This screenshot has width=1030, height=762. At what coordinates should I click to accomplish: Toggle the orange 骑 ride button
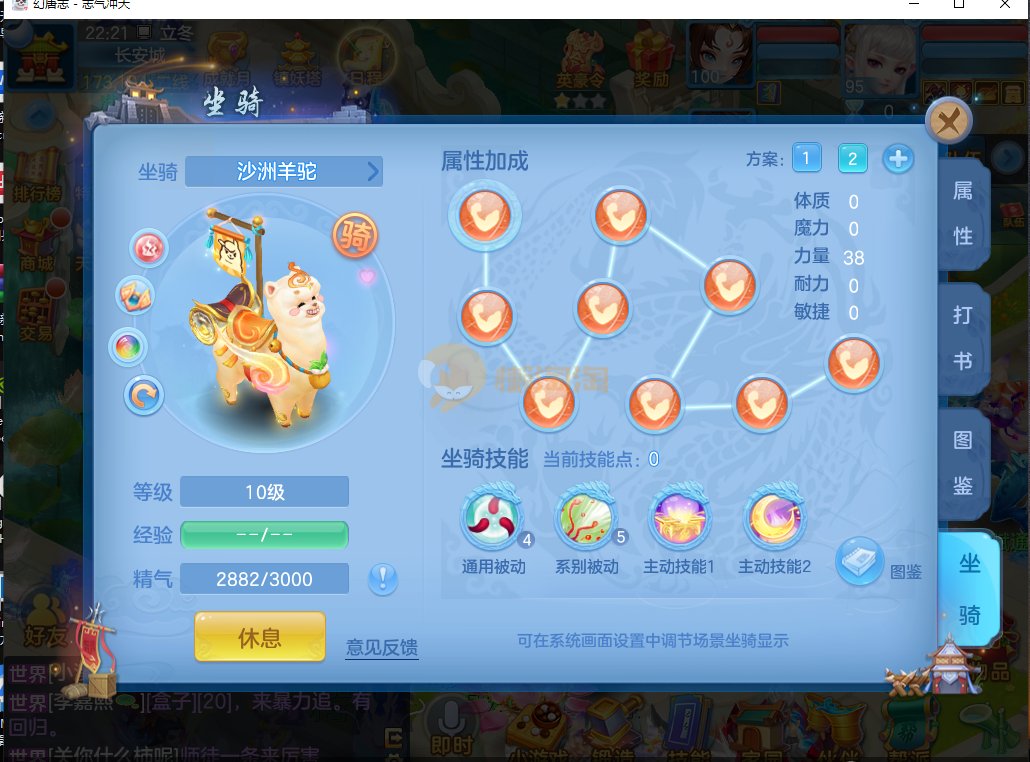click(x=355, y=236)
